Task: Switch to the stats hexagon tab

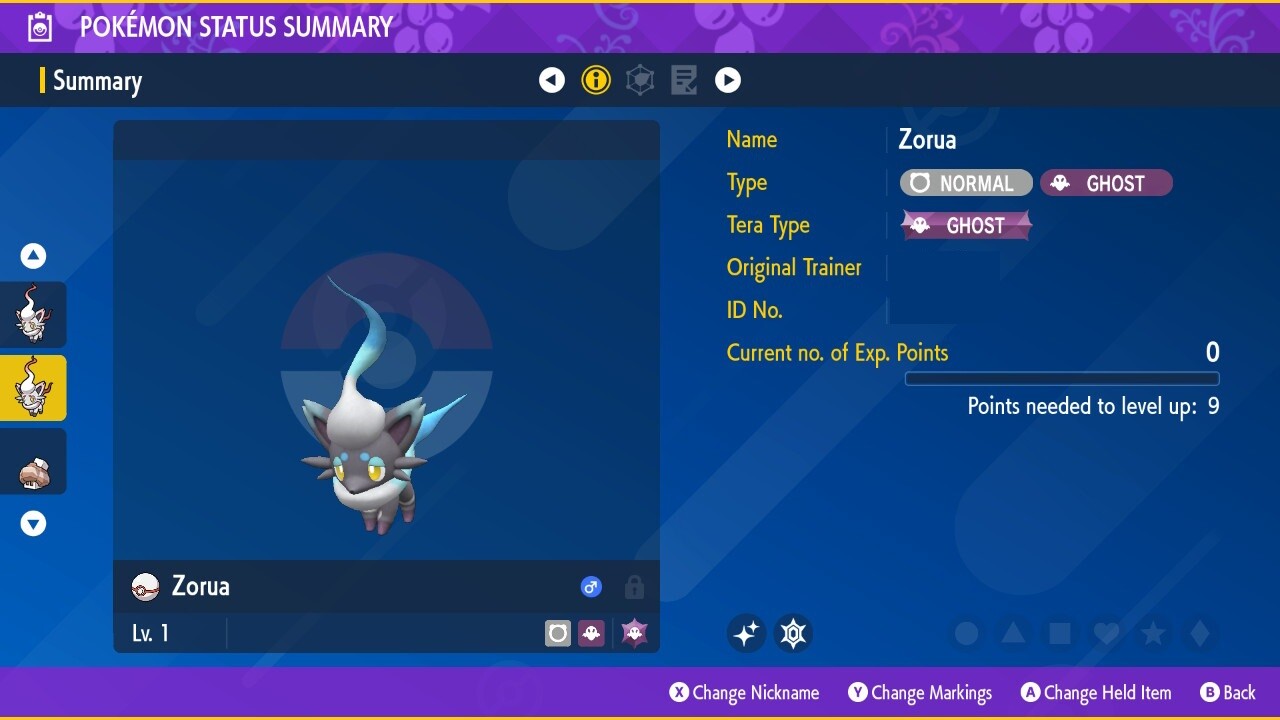Action: click(640, 80)
